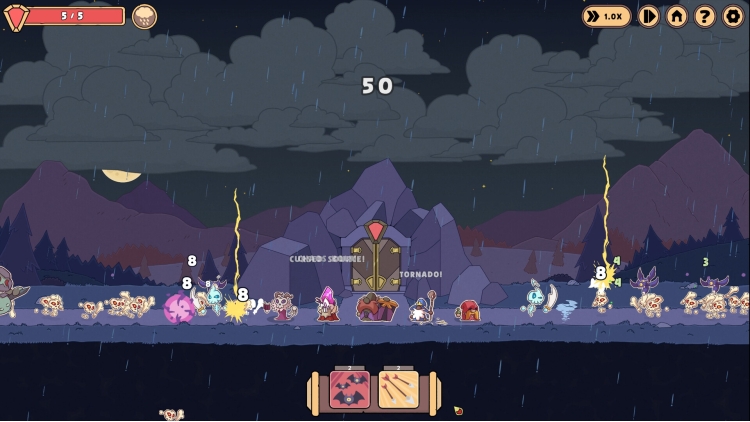Click the play/step forward button
The image size is (750, 422).
coord(649,16)
